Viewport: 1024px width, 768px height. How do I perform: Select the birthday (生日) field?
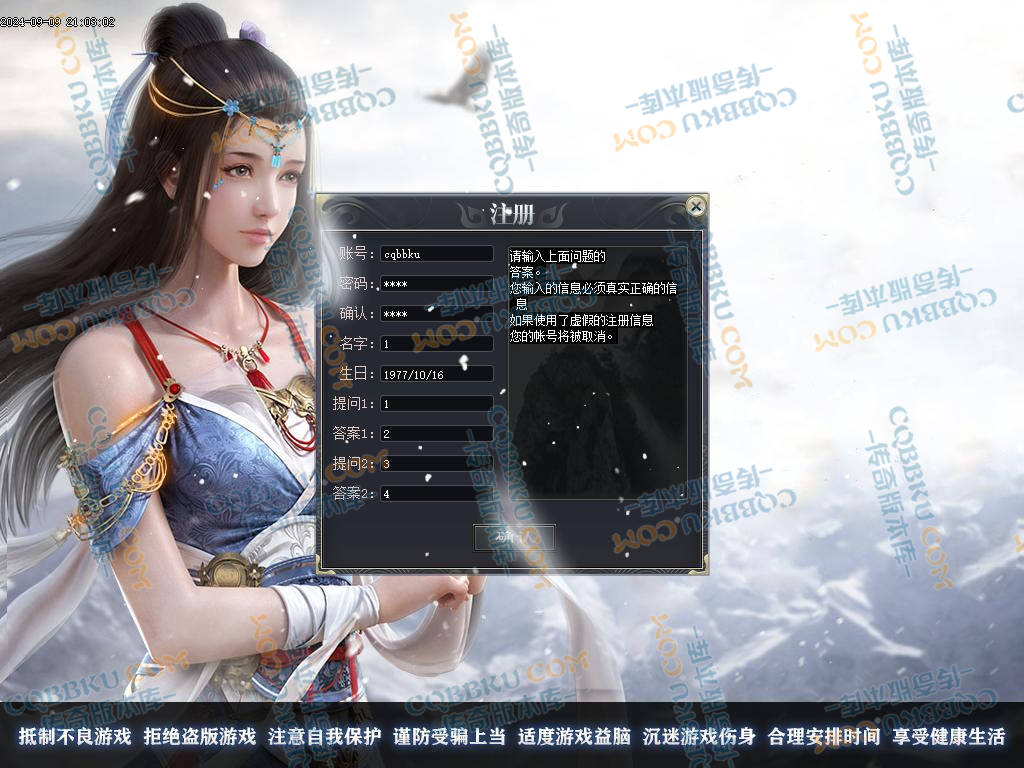(x=437, y=374)
